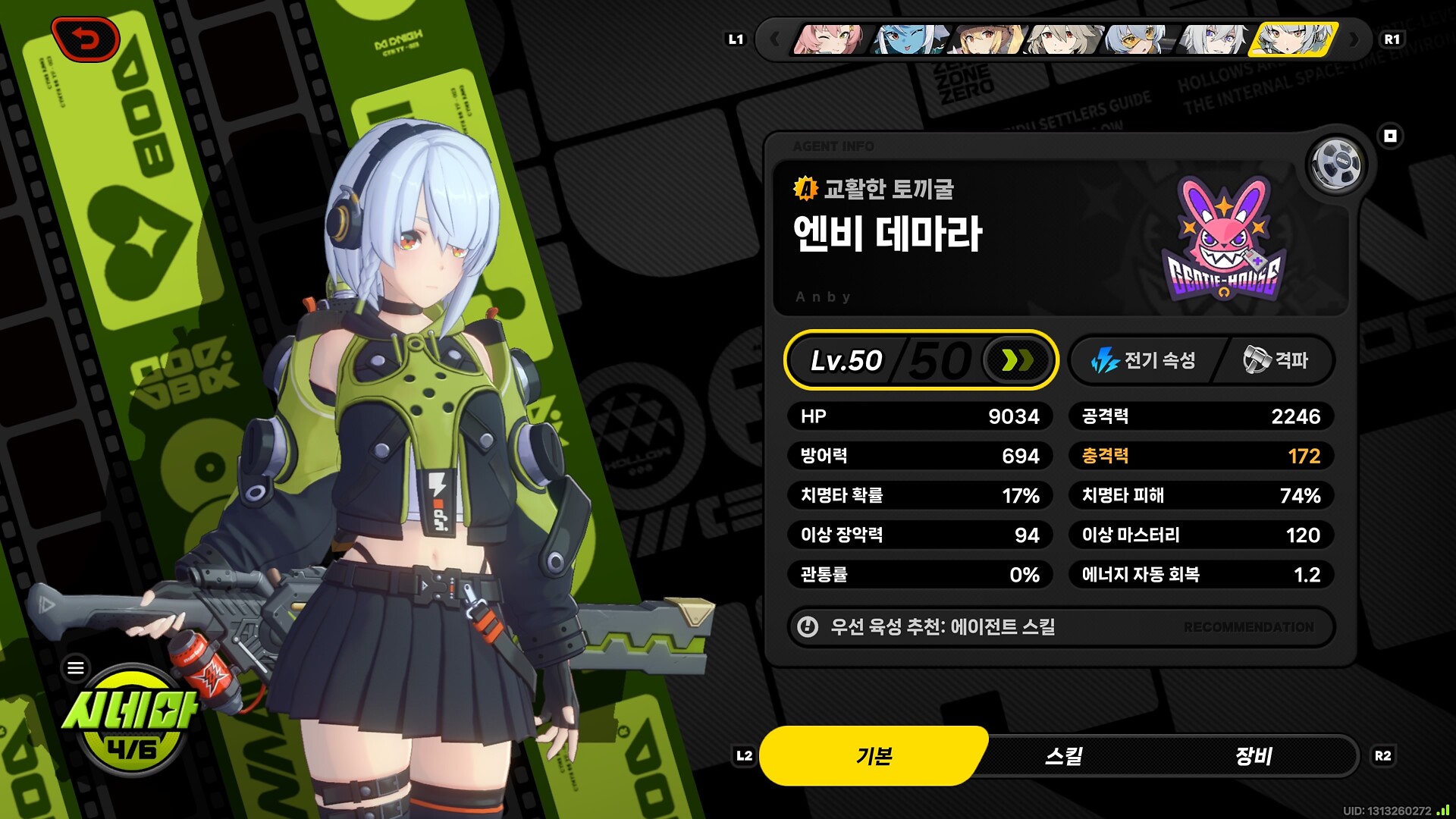This screenshot has height=819, width=1456.
Task: Show previous agents with left arrow
Action: coord(773,39)
